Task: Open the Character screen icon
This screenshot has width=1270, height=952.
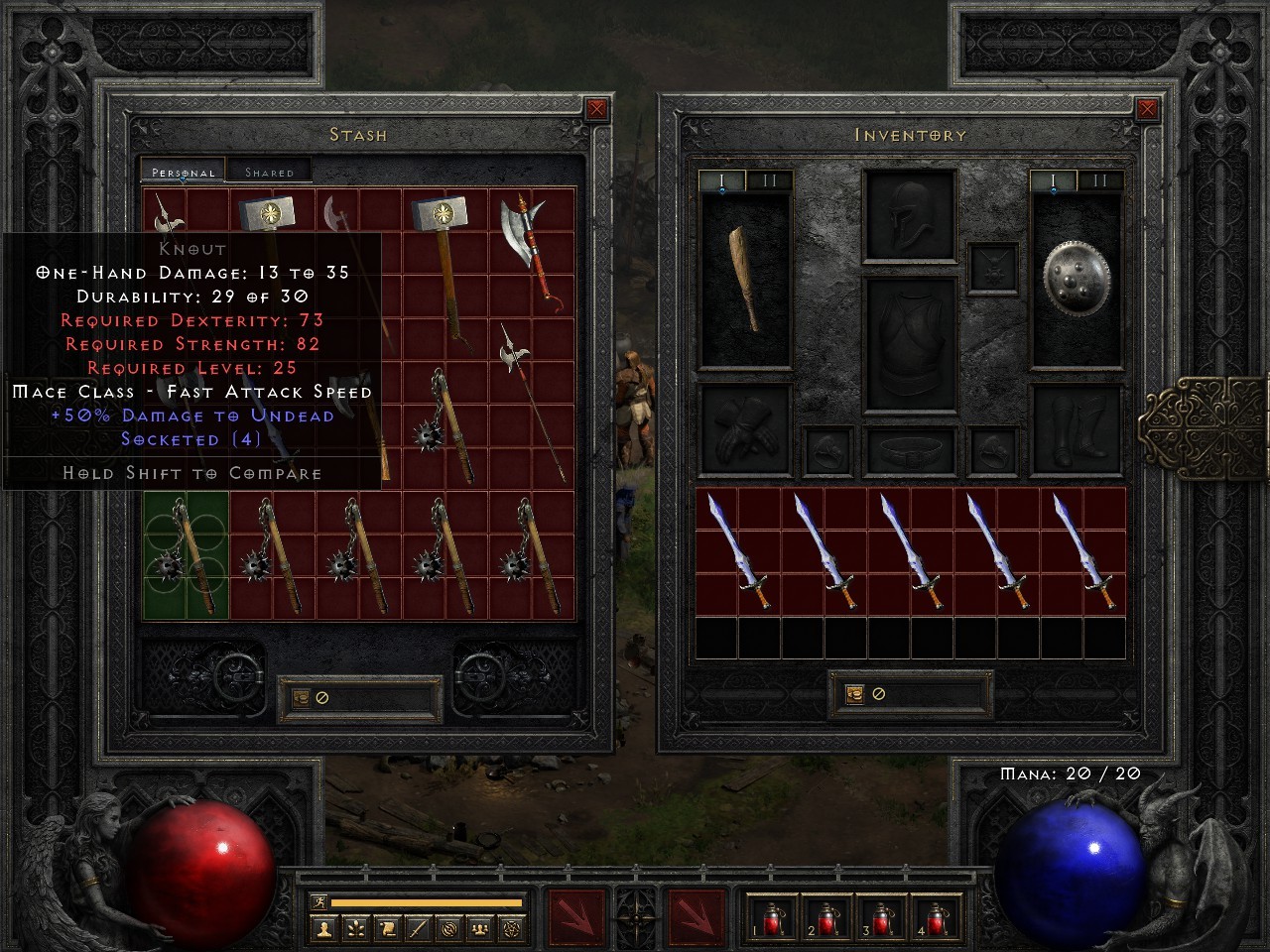Action: (323, 929)
